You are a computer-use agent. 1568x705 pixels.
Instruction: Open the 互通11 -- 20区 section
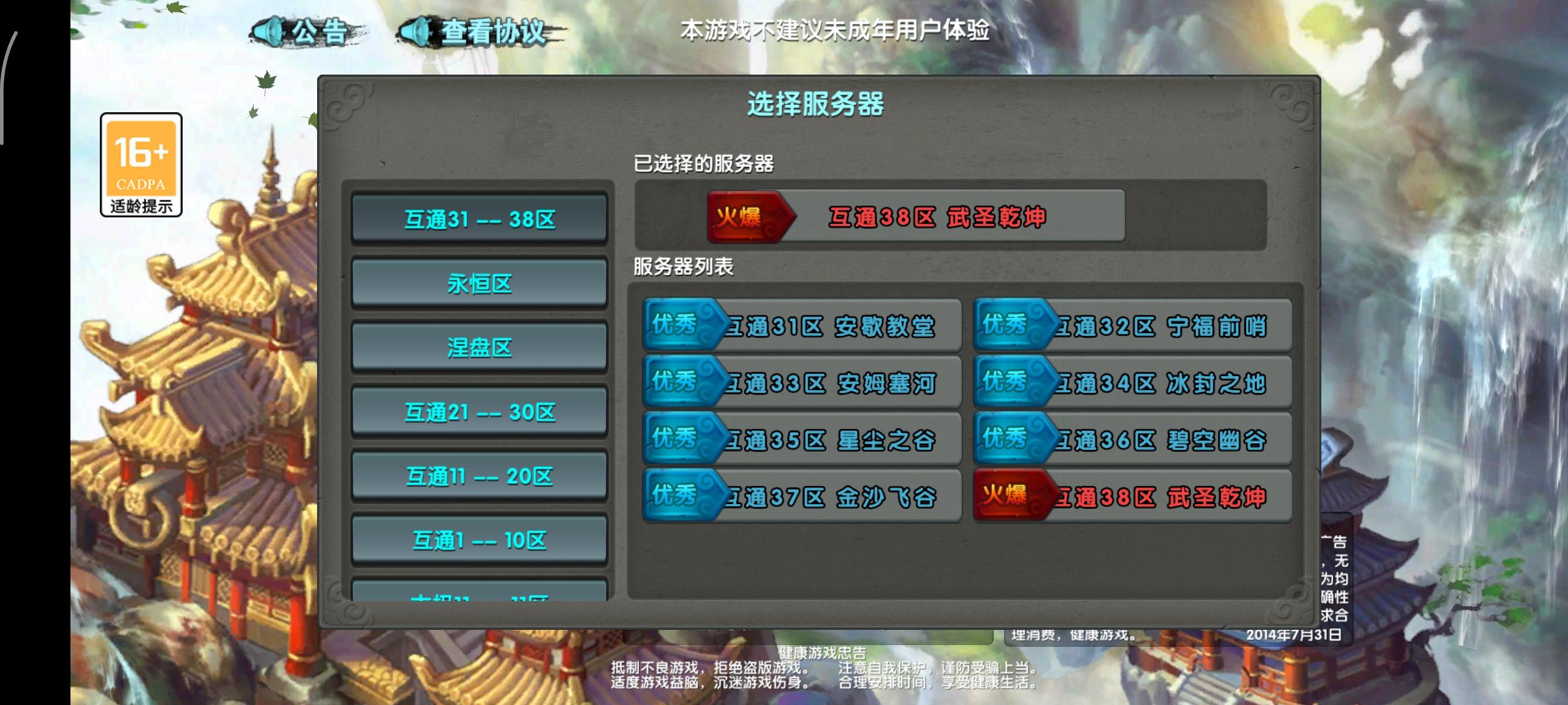(x=479, y=475)
